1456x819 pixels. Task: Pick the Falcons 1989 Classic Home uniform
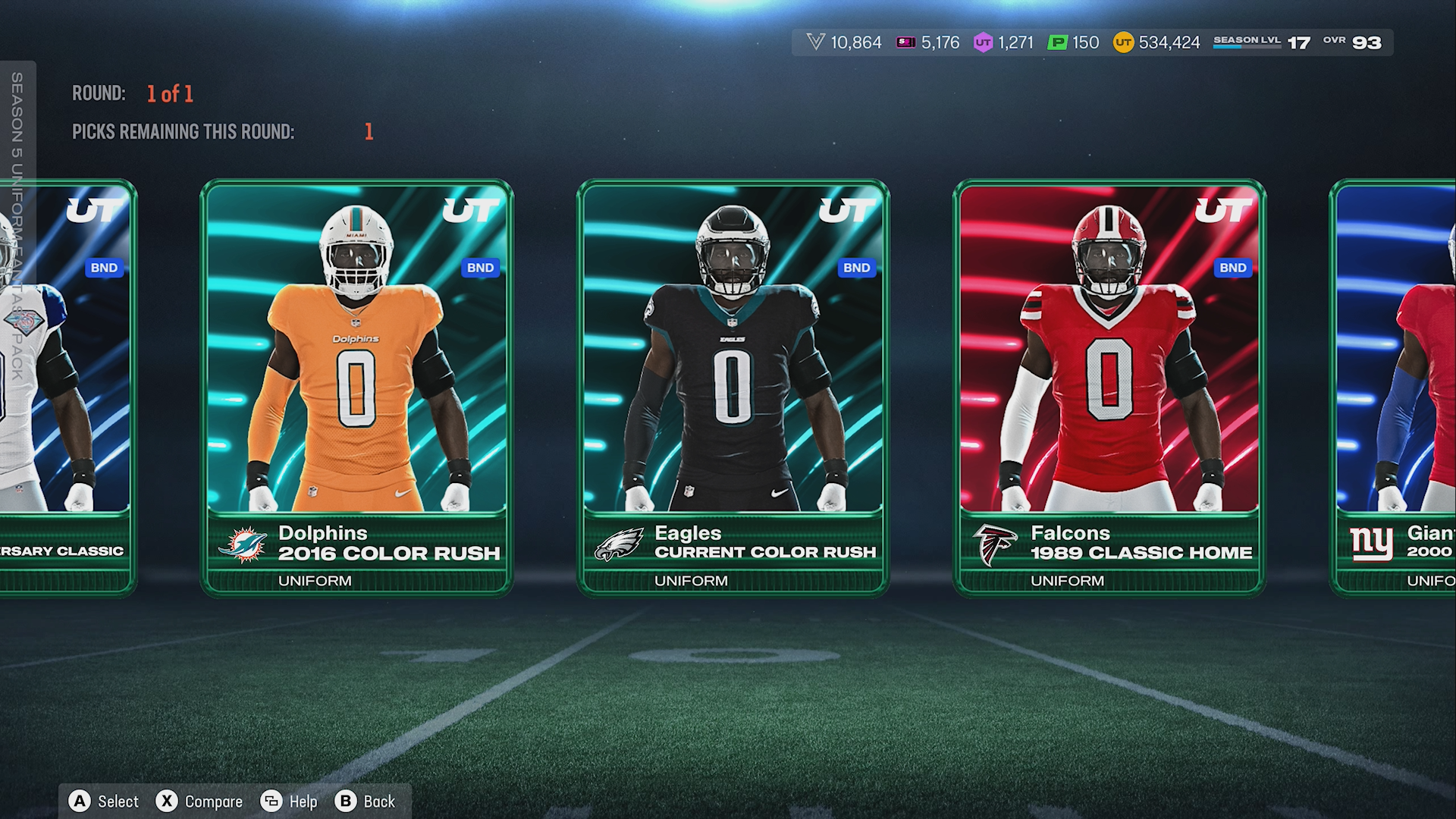tap(1109, 387)
